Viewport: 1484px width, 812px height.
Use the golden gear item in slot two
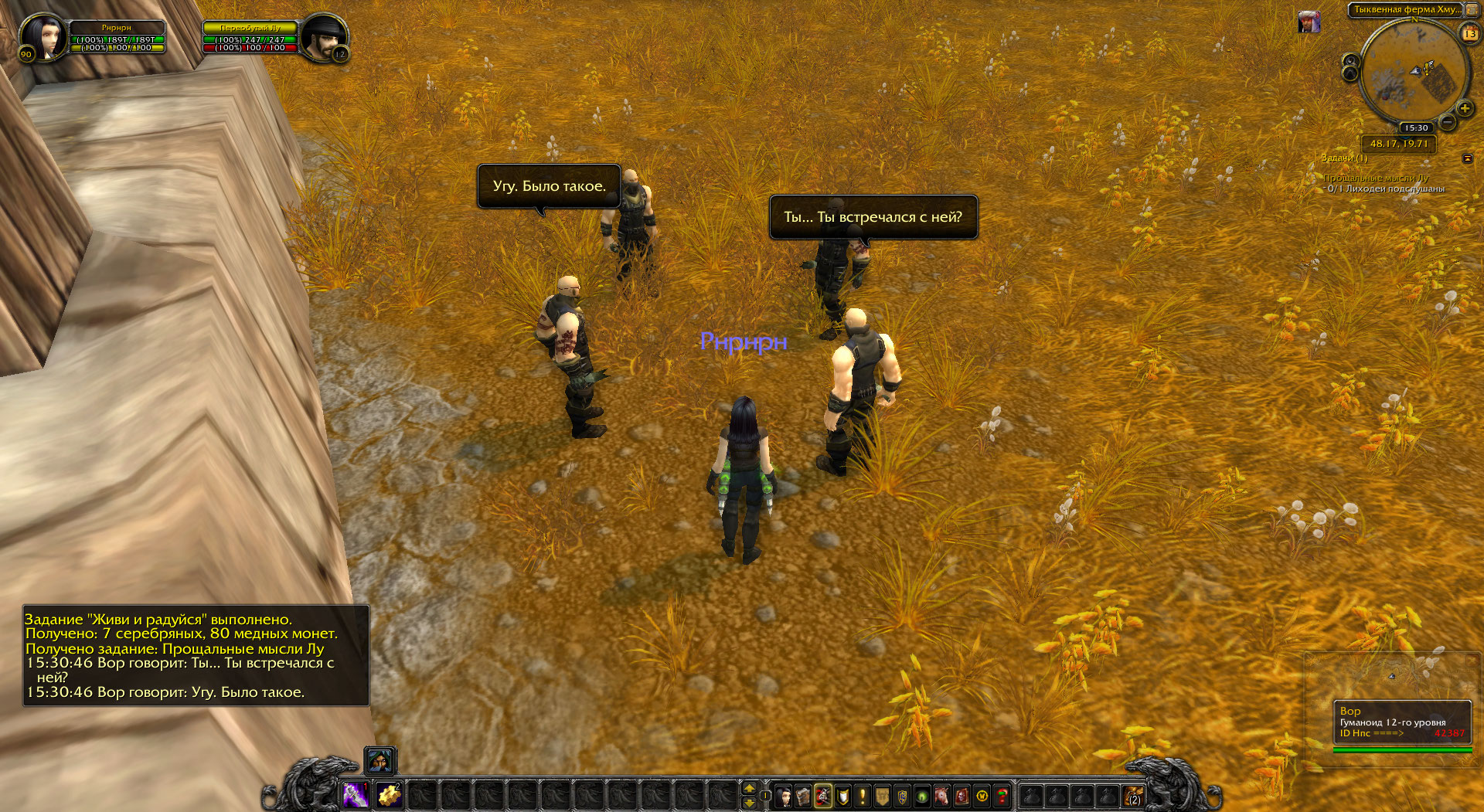tap(389, 794)
